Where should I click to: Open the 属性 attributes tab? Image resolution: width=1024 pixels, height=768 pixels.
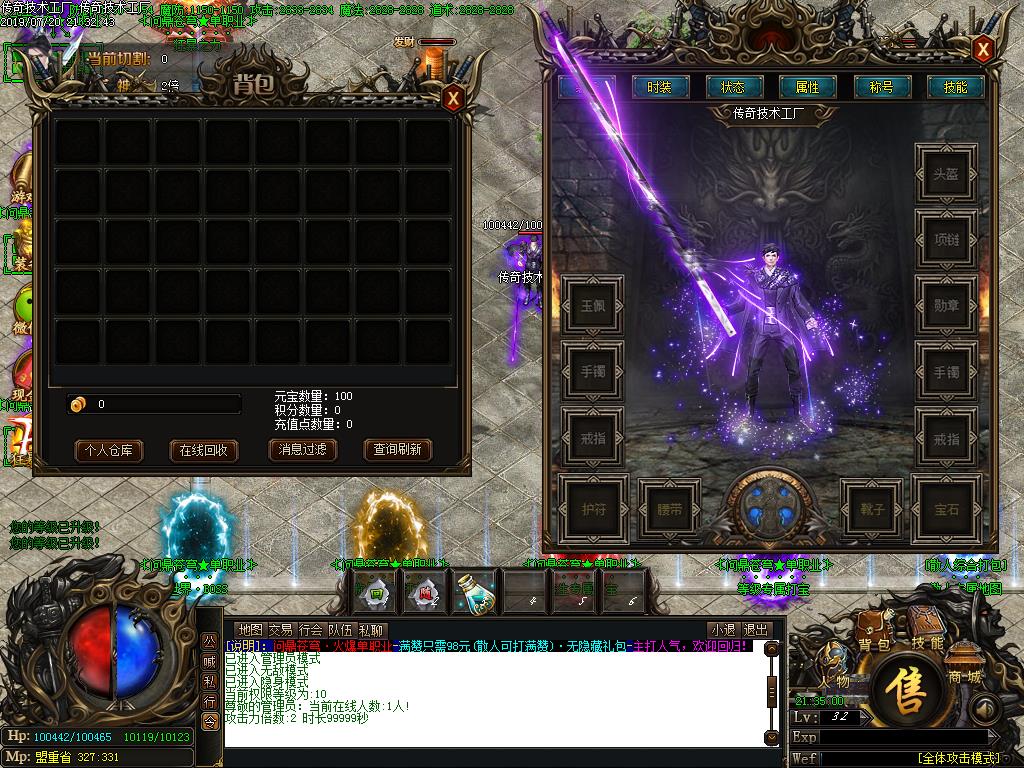(x=807, y=87)
